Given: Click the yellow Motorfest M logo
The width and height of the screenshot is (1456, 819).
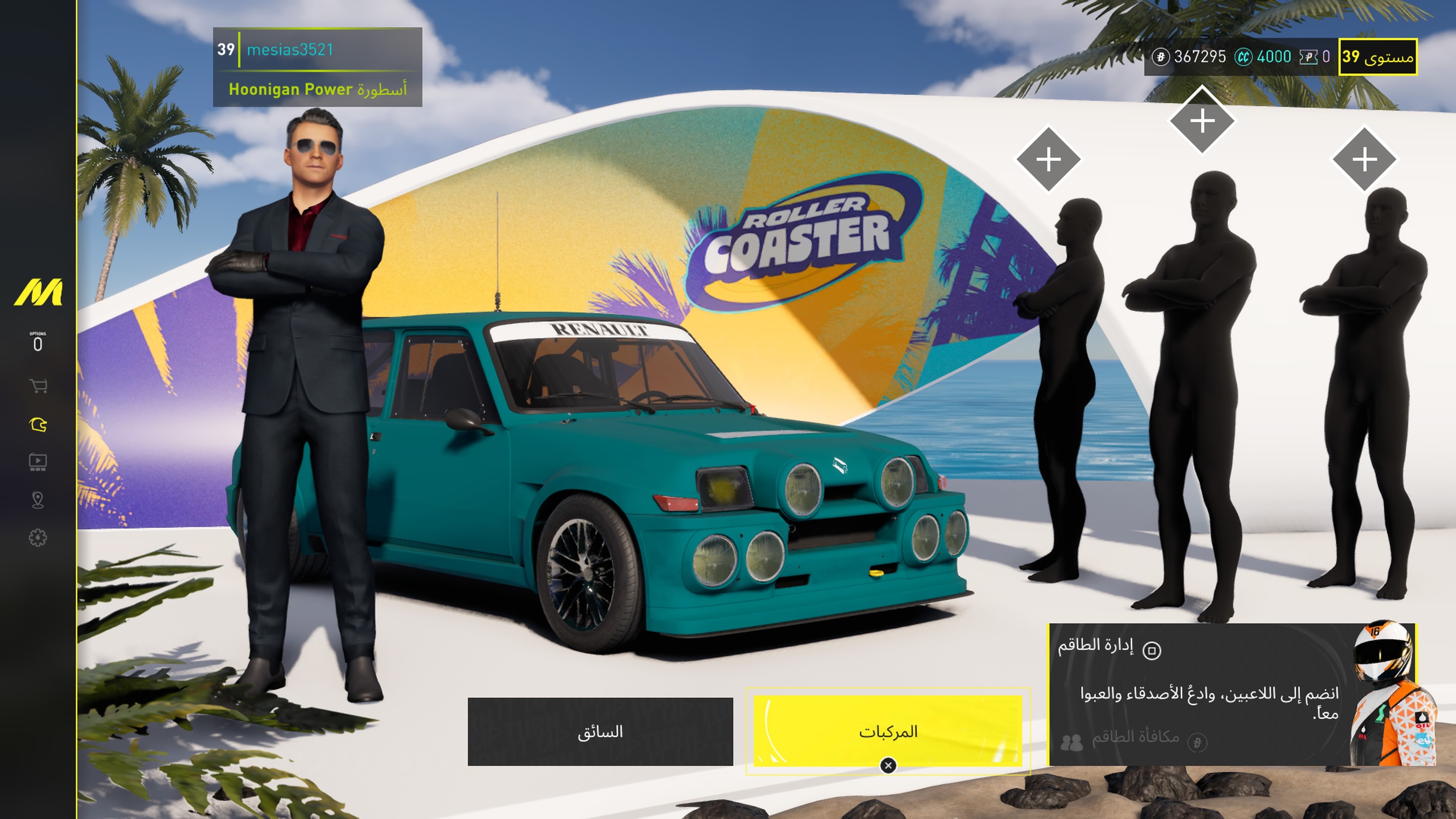Looking at the screenshot, I should (x=38, y=292).
